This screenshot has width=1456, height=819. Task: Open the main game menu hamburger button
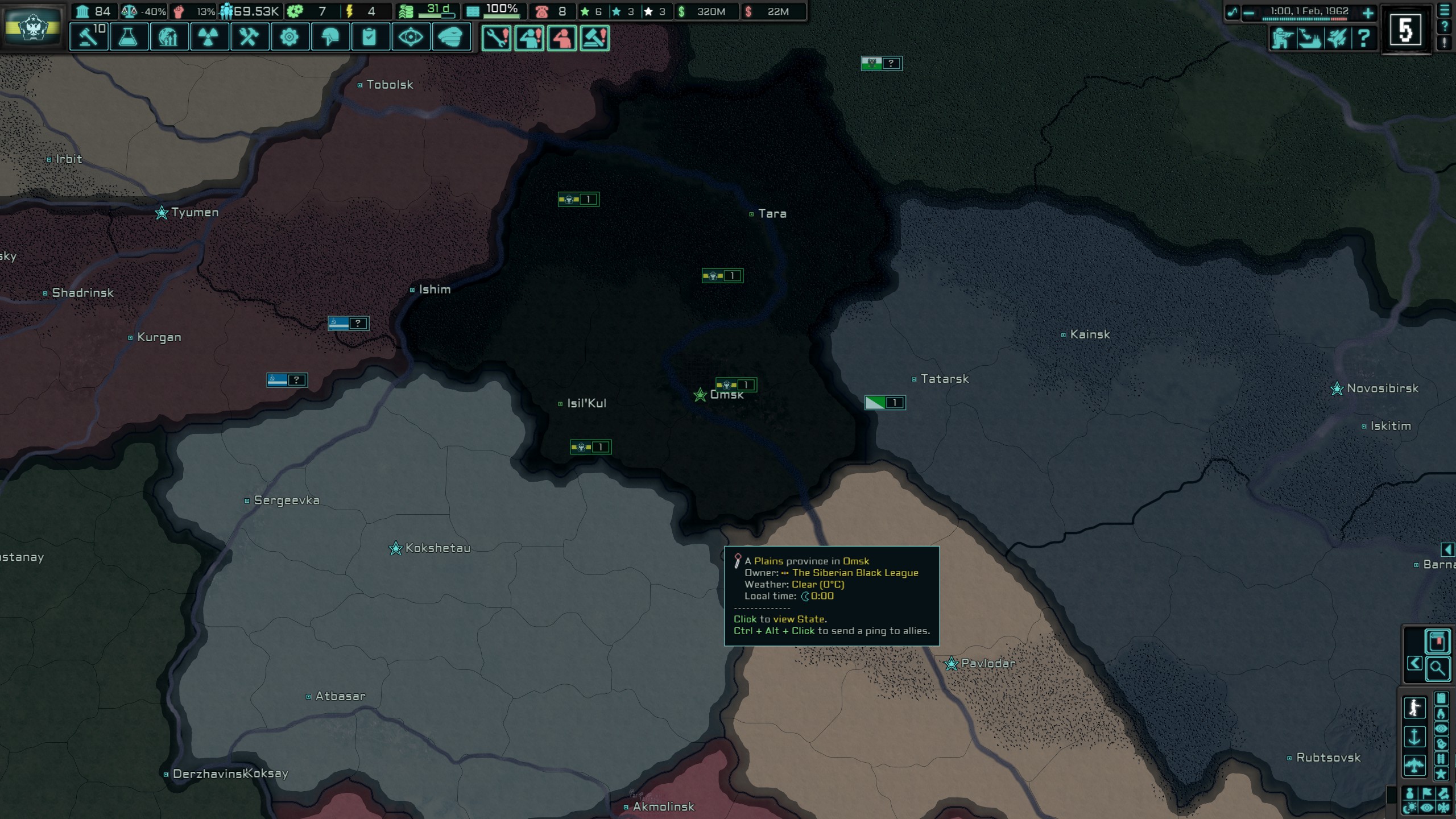tap(1445, 11)
